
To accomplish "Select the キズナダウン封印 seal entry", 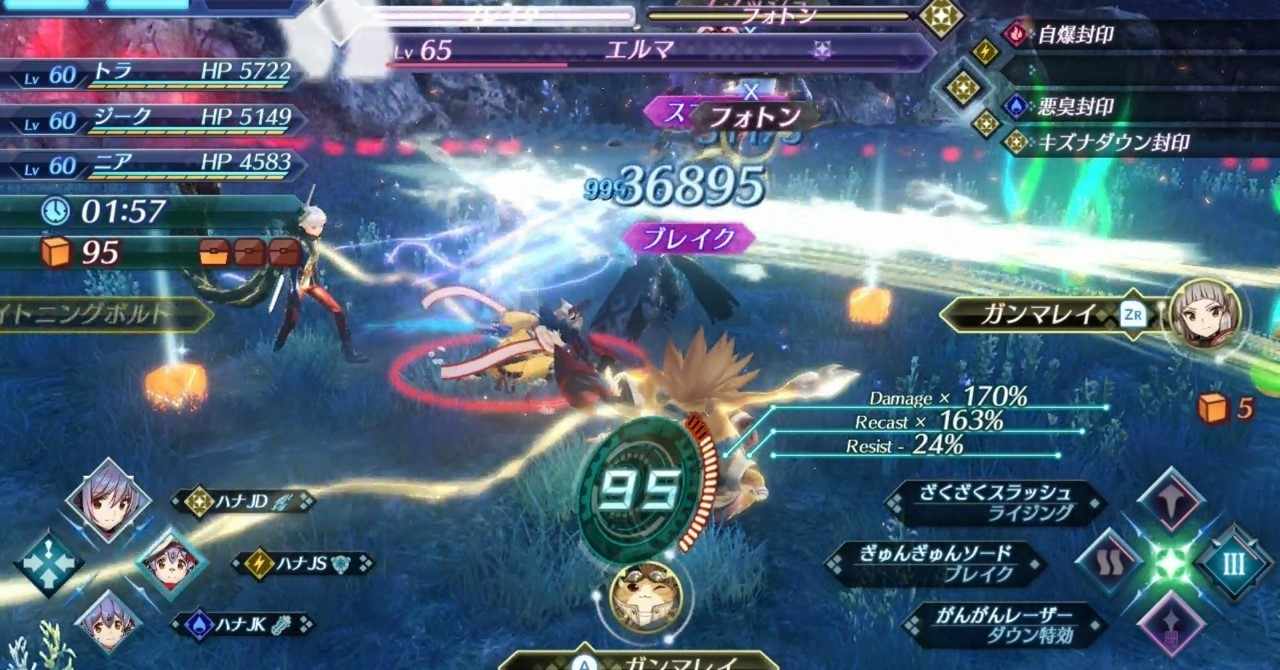I will coord(1112,143).
